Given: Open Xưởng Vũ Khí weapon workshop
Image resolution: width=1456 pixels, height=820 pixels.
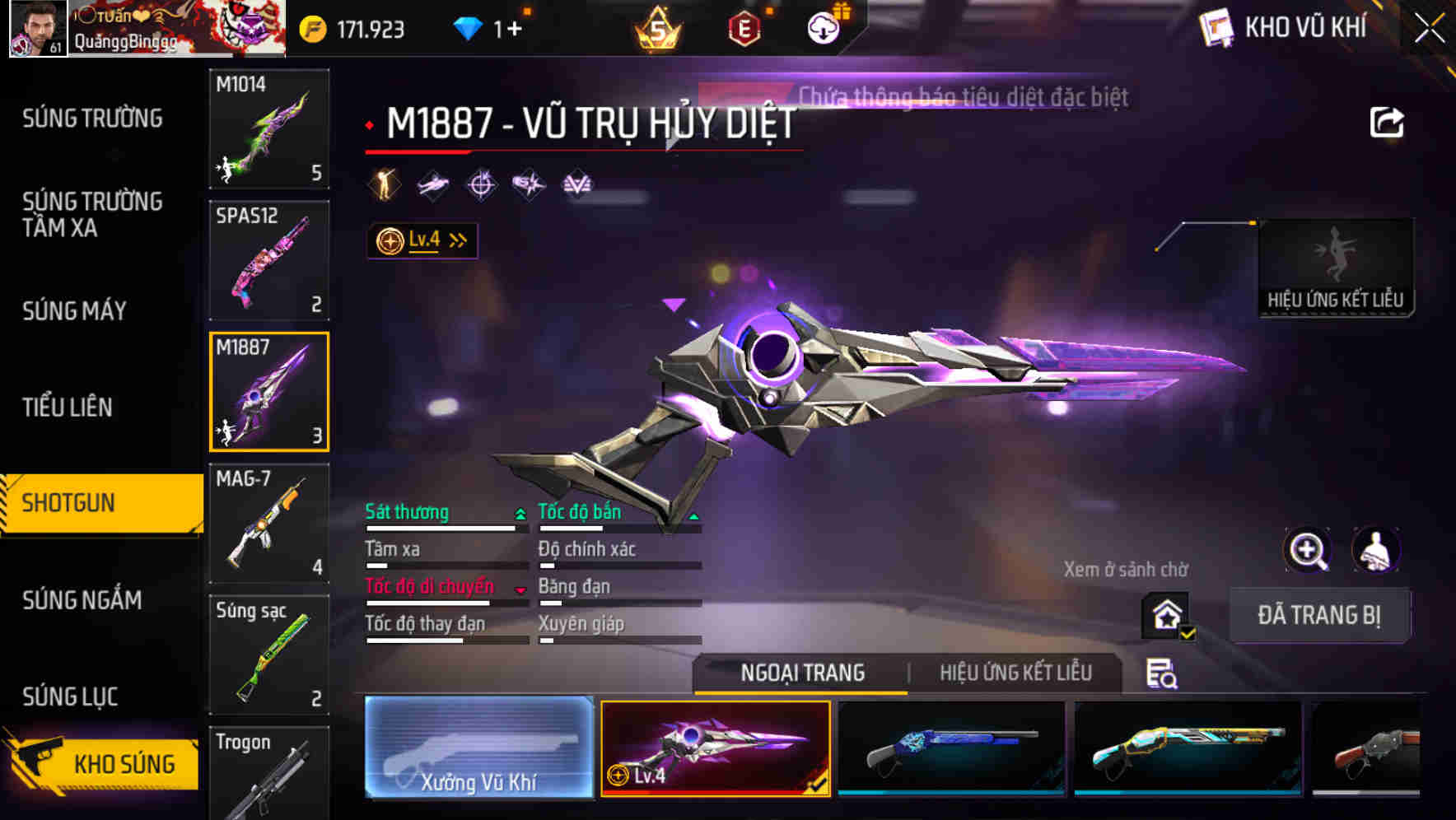Looking at the screenshot, I should [478, 749].
